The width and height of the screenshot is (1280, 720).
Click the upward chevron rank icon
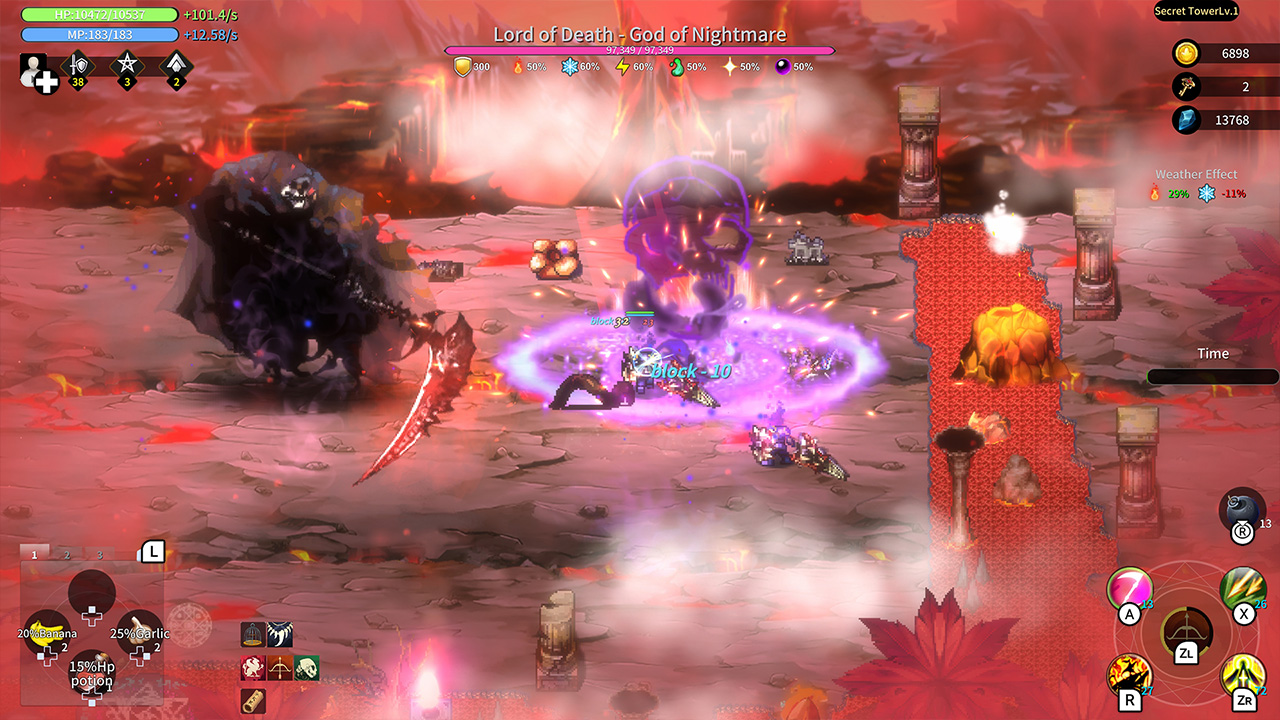point(176,67)
